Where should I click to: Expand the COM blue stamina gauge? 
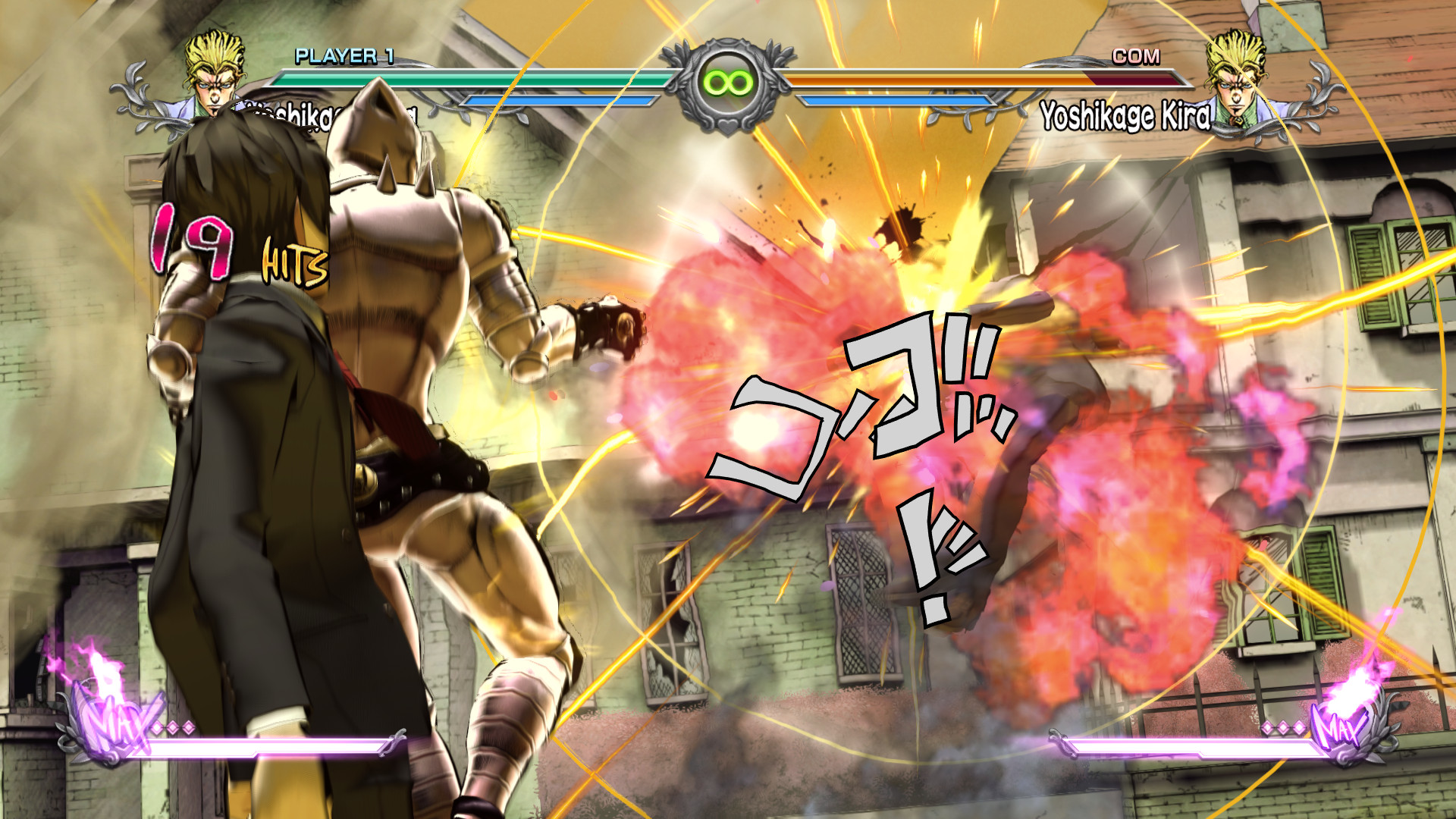point(891,99)
